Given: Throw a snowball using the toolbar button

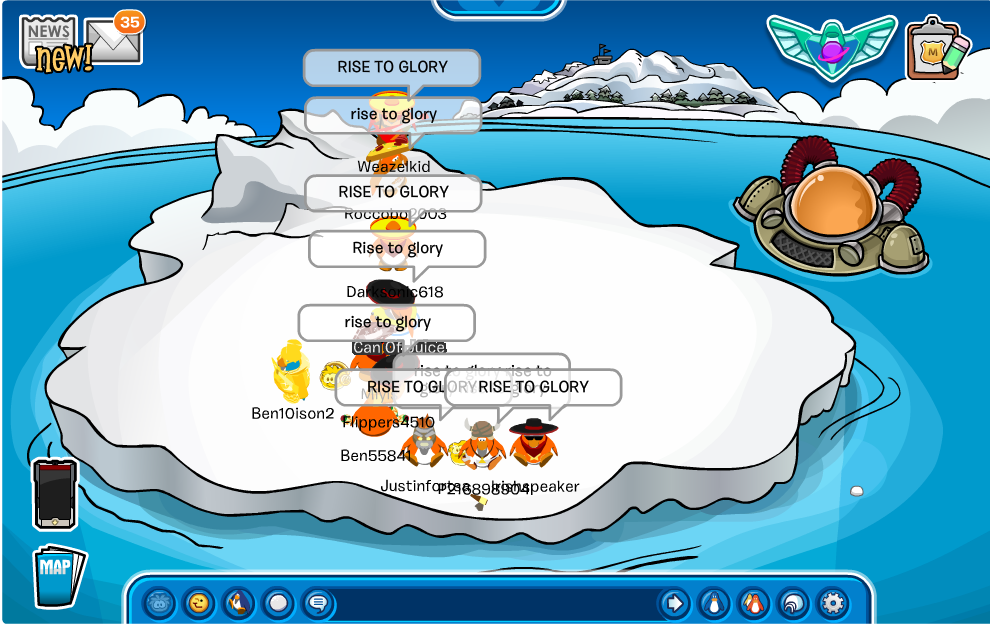Looking at the screenshot, I should coord(278,603).
